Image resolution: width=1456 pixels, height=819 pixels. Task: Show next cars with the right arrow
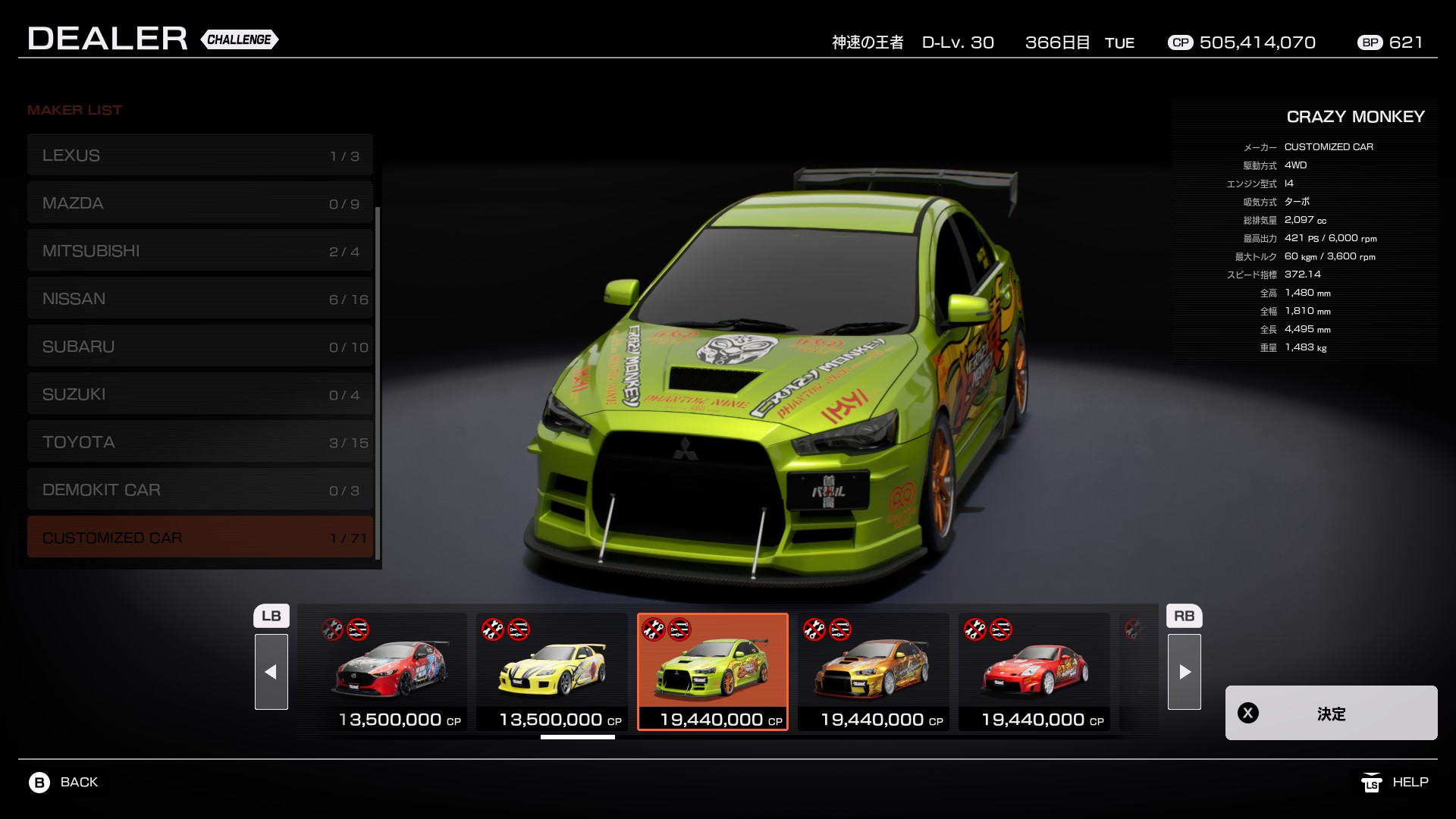click(1184, 672)
